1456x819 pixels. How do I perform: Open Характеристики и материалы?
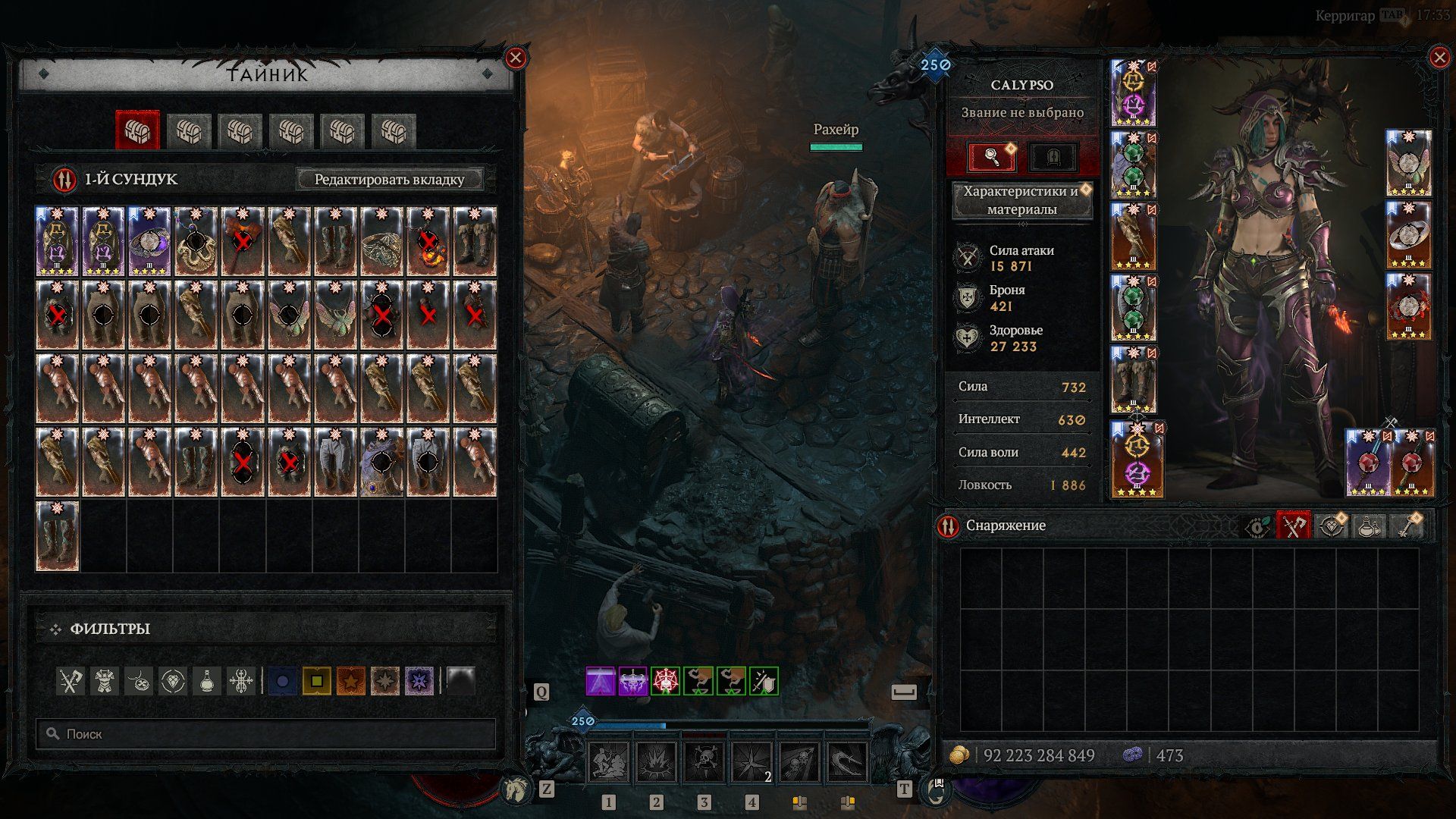(1021, 200)
